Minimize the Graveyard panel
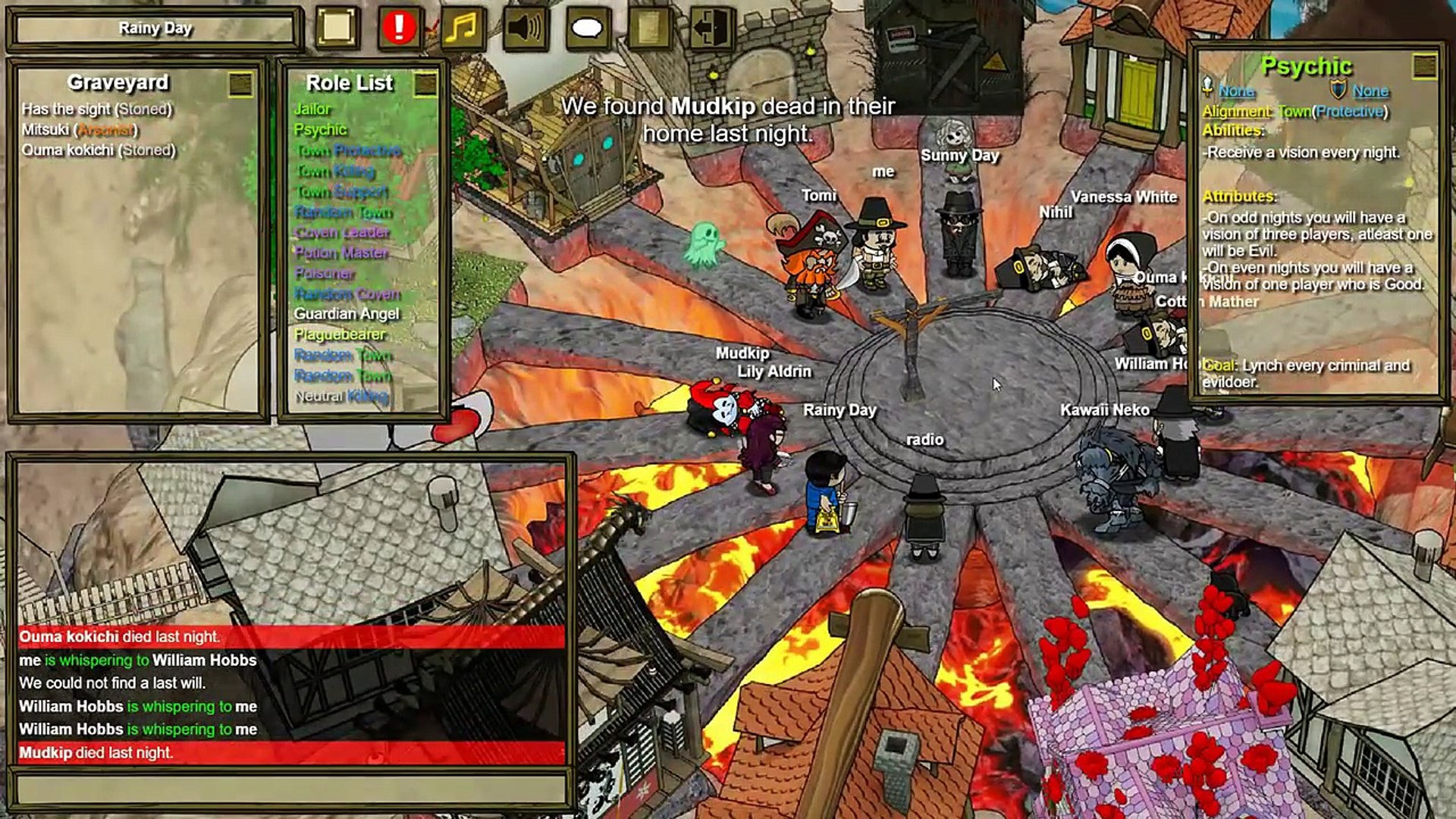Viewport: 1456px width, 819px height. pos(240,84)
